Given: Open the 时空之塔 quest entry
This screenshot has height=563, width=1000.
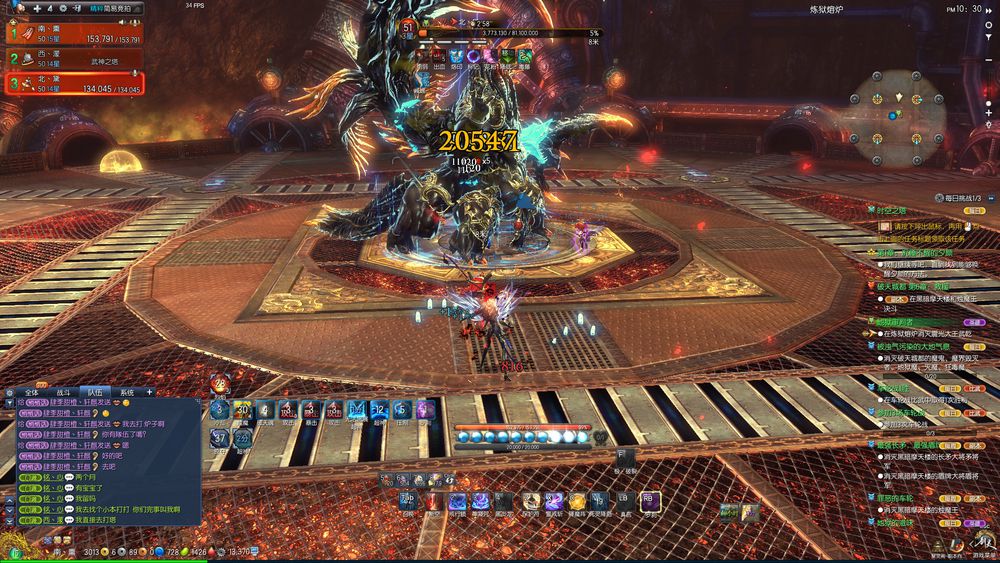Looking at the screenshot, I should [892, 211].
